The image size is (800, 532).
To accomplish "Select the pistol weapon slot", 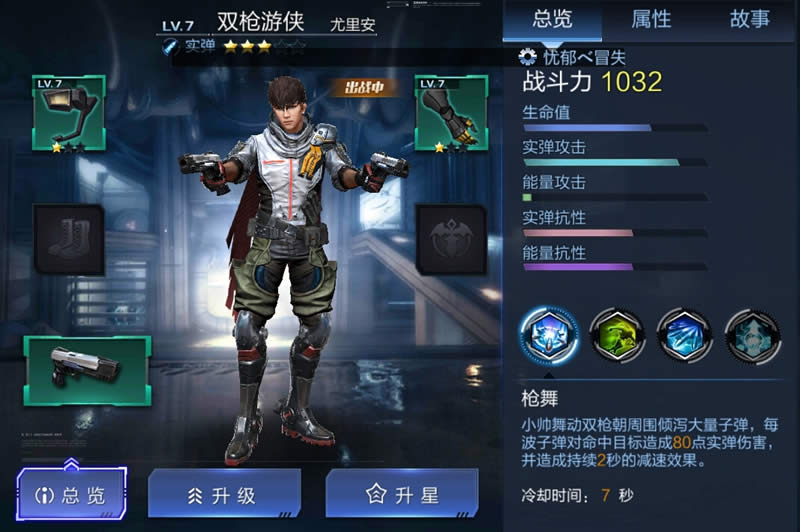I will point(87,369).
